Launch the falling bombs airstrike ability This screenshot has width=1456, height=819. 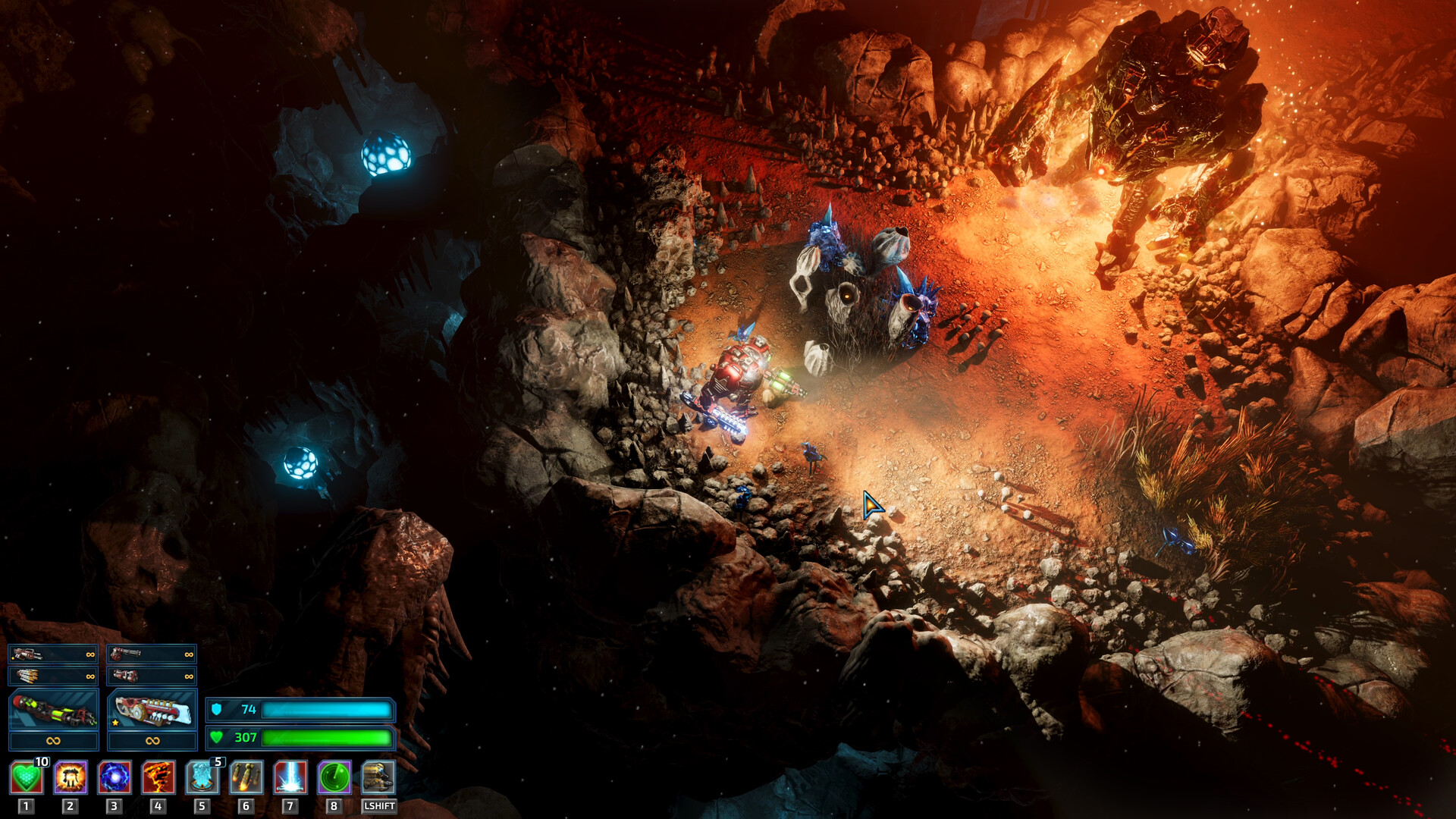pyautogui.click(x=246, y=777)
